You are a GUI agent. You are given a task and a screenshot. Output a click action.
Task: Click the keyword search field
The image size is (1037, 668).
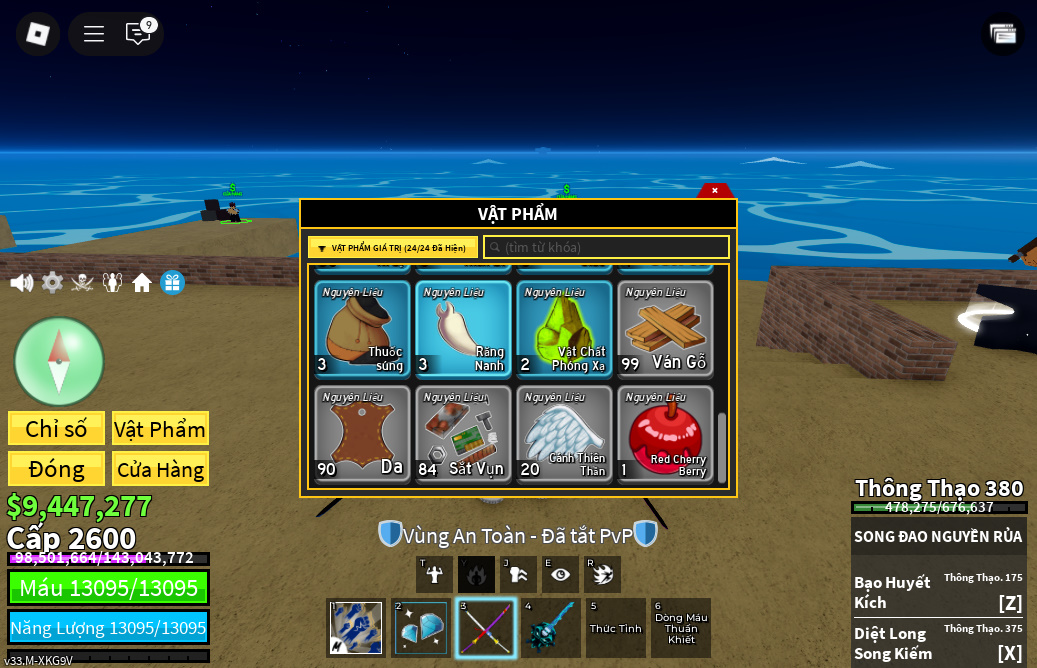[606, 247]
